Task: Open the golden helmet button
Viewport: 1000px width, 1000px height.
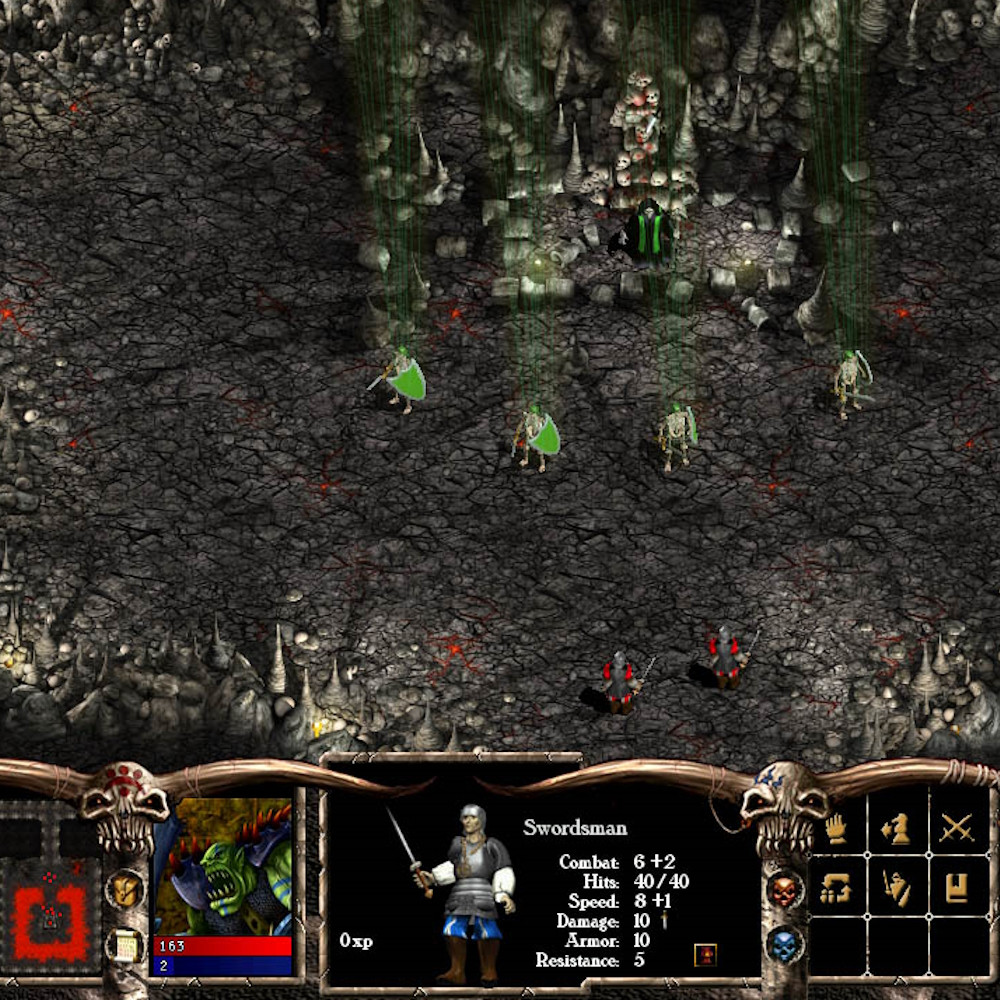Action: pos(125,888)
